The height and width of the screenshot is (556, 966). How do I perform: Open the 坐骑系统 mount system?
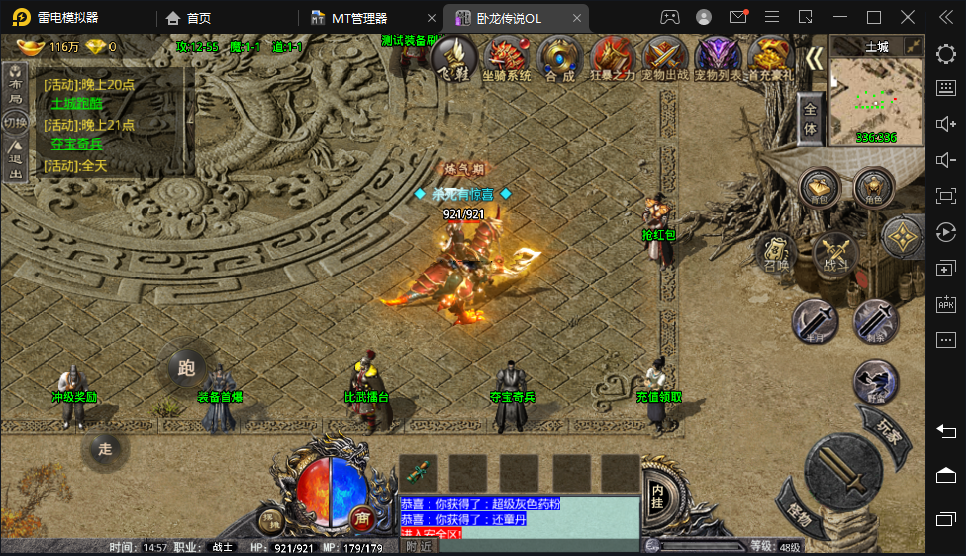click(x=507, y=59)
